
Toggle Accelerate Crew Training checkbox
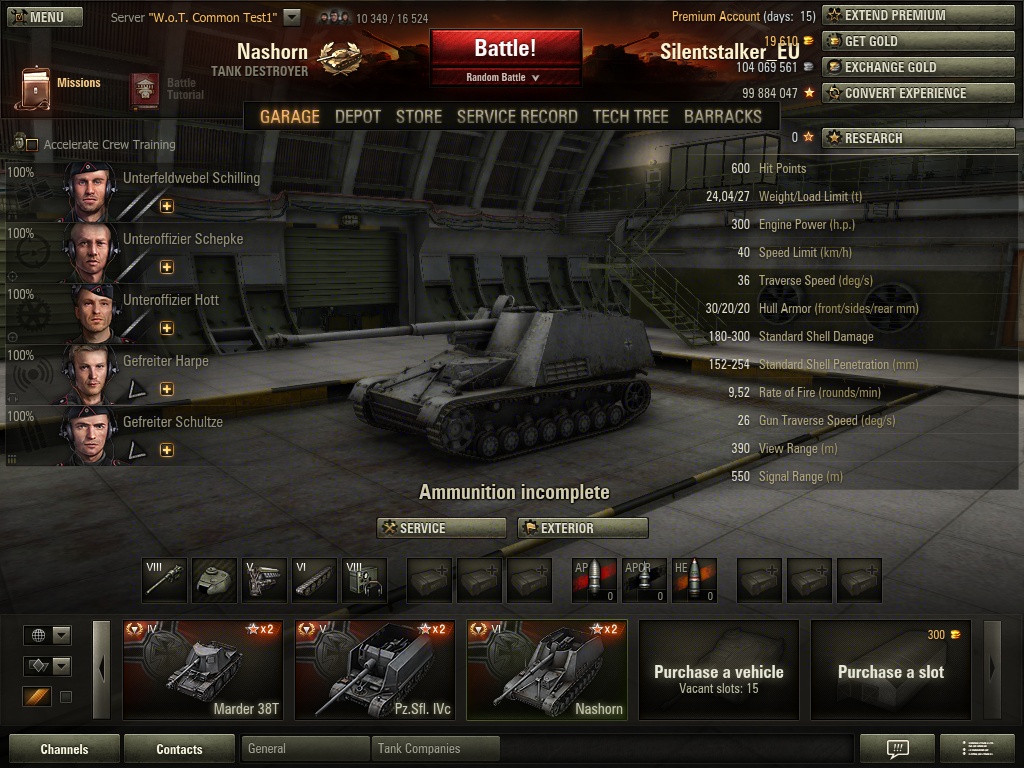pyautogui.click(x=32, y=145)
